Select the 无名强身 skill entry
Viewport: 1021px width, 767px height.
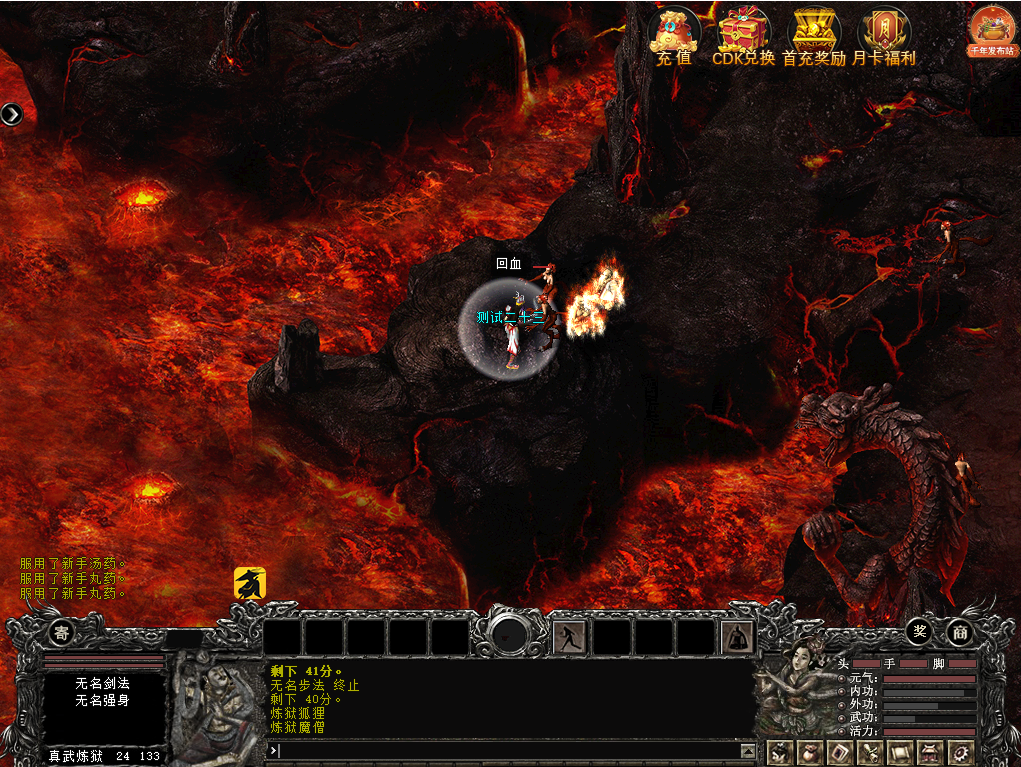(103, 700)
